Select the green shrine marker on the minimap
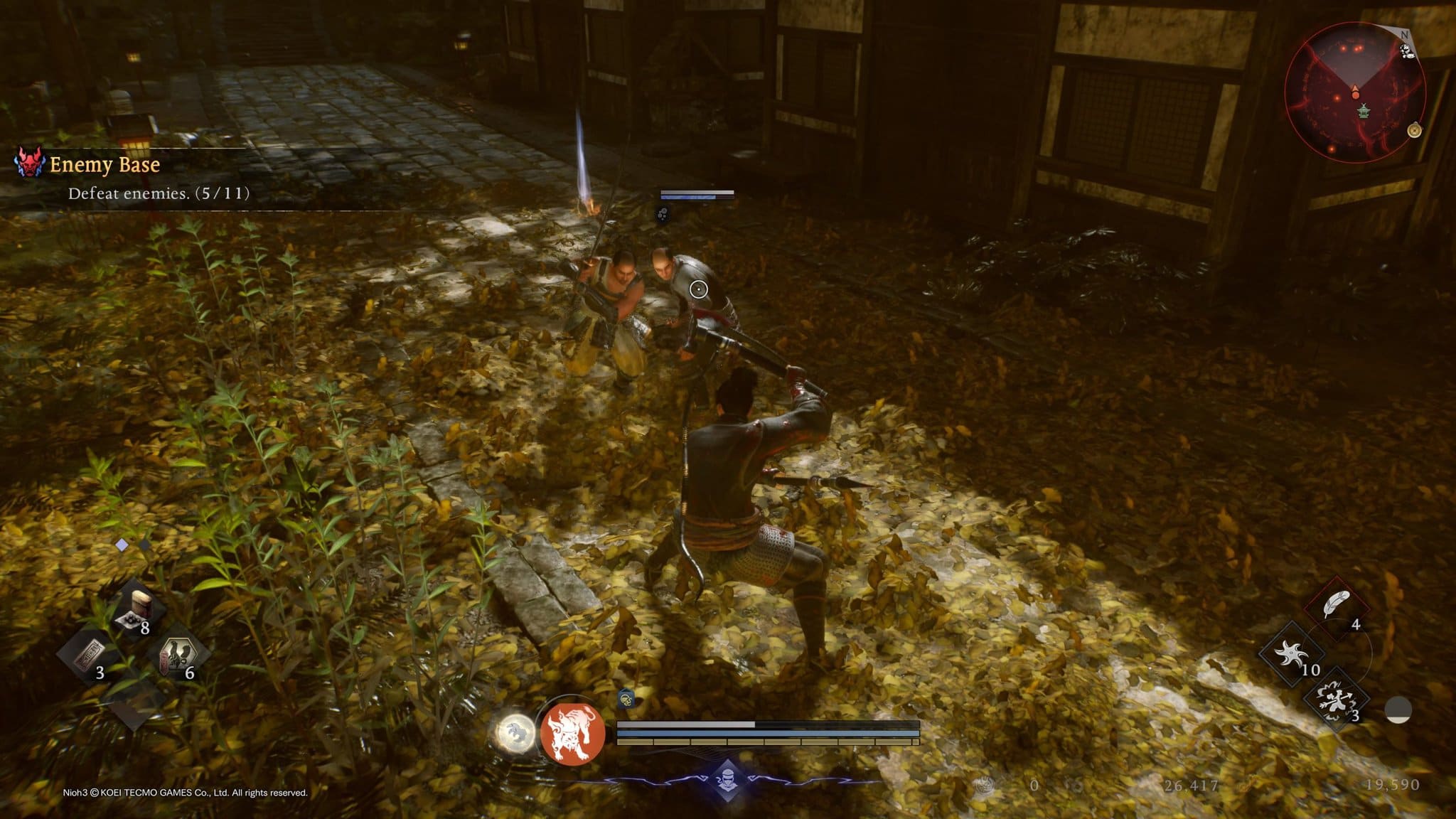The image size is (1456, 819). [1364, 111]
